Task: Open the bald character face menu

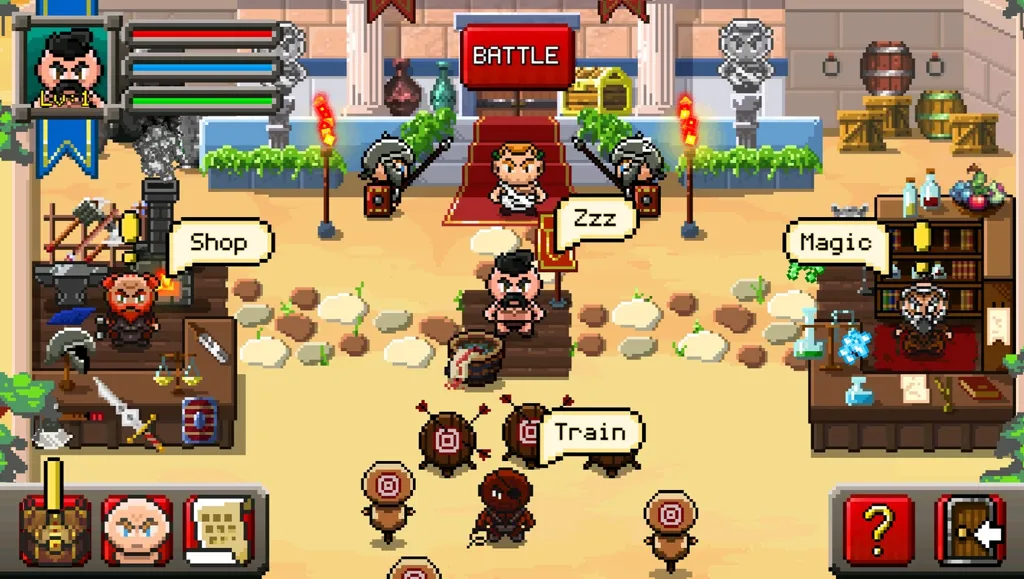Action: pos(136,529)
